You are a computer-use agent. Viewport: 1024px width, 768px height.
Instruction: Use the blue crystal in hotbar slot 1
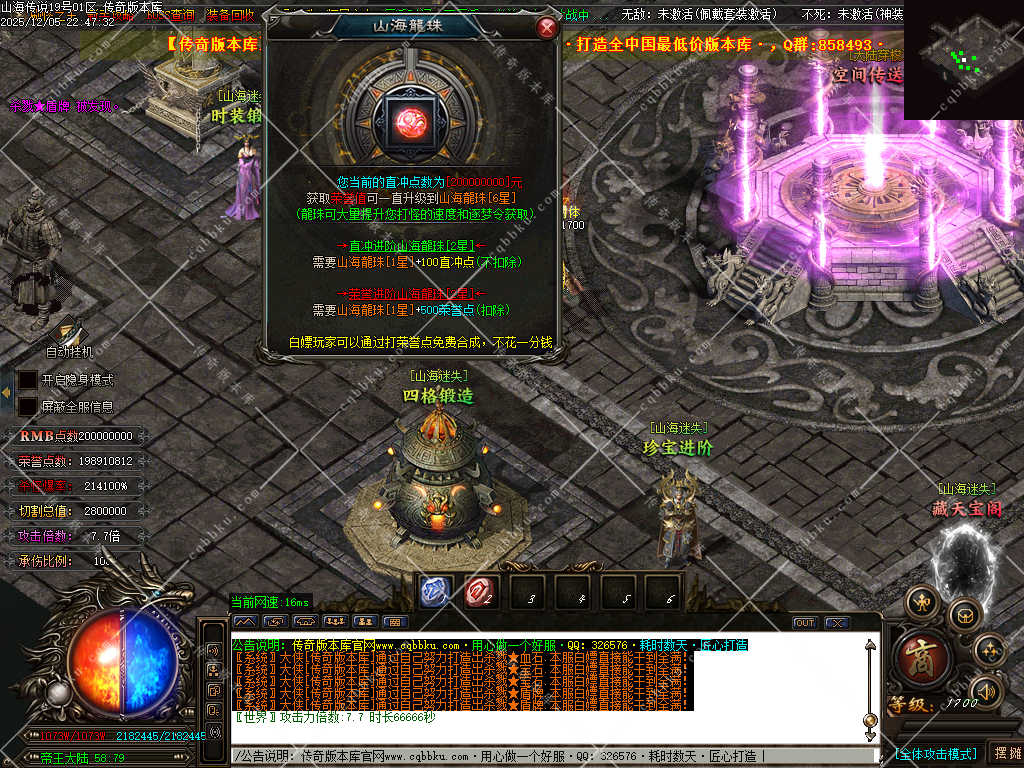pos(434,592)
